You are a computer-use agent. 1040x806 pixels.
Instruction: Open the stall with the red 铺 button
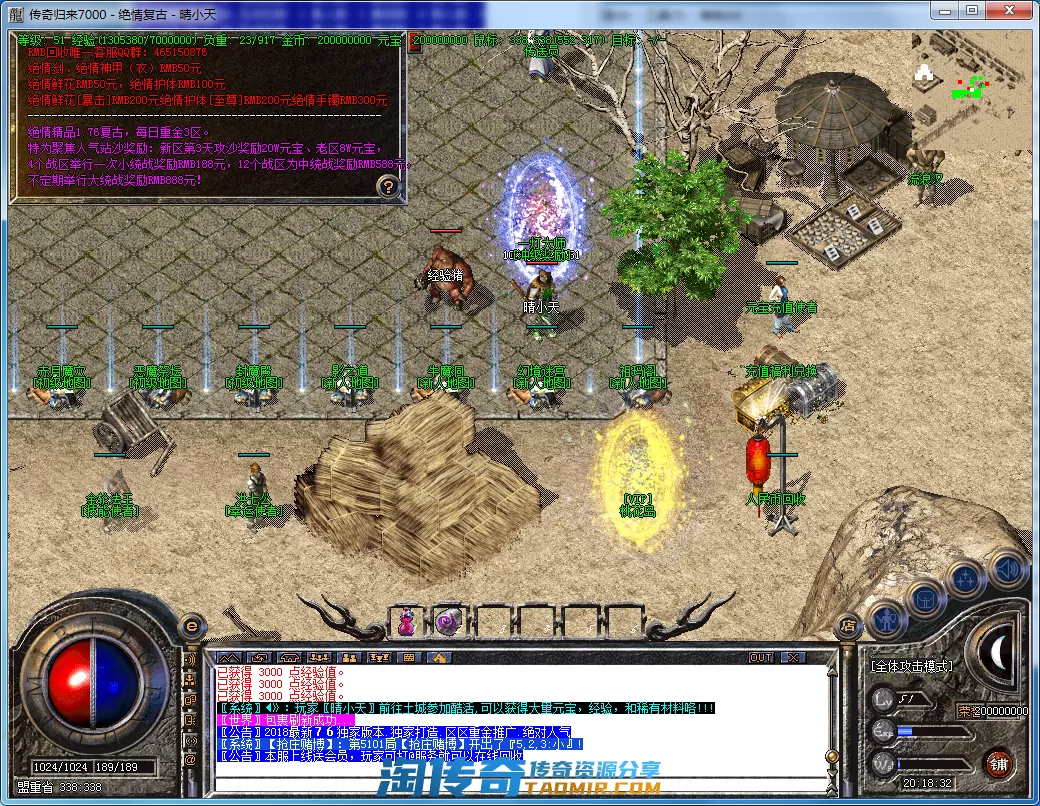pos(997,763)
